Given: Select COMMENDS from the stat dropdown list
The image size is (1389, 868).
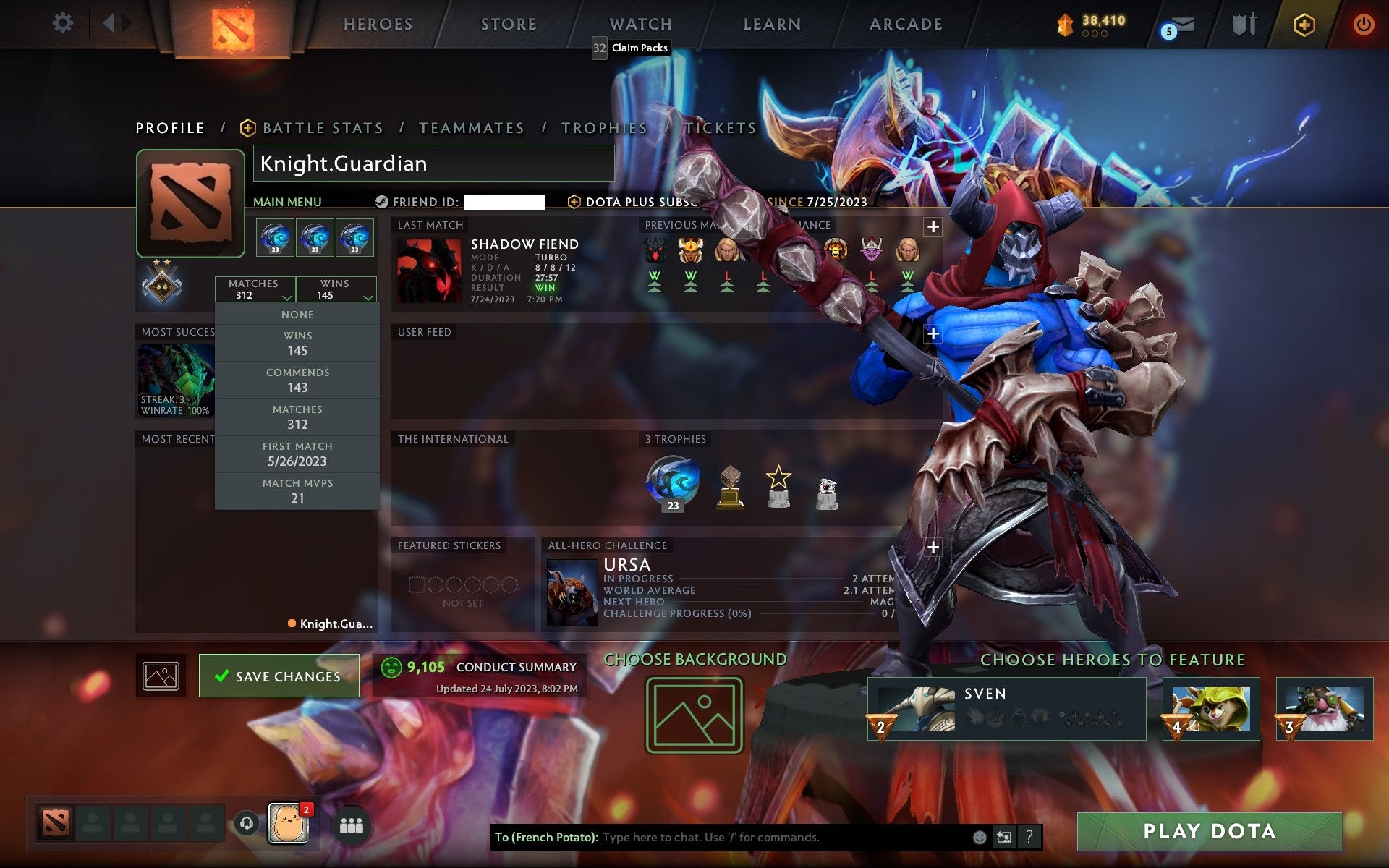Looking at the screenshot, I should pos(298,380).
